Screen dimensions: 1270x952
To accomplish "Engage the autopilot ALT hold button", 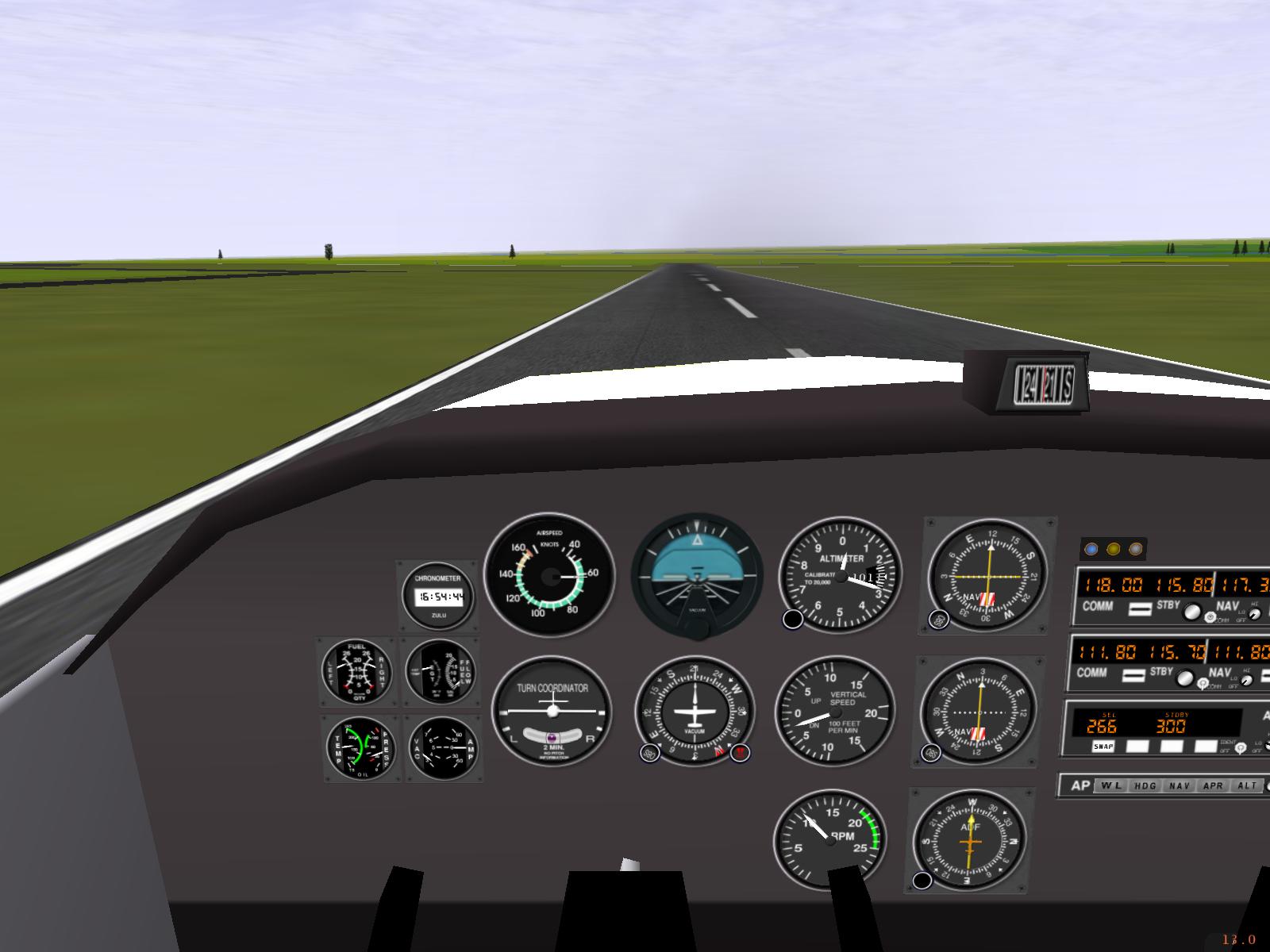I will [1248, 786].
